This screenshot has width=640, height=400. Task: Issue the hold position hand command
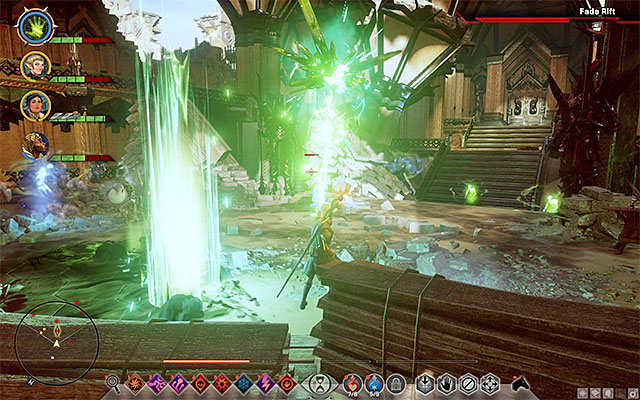tap(446, 382)
